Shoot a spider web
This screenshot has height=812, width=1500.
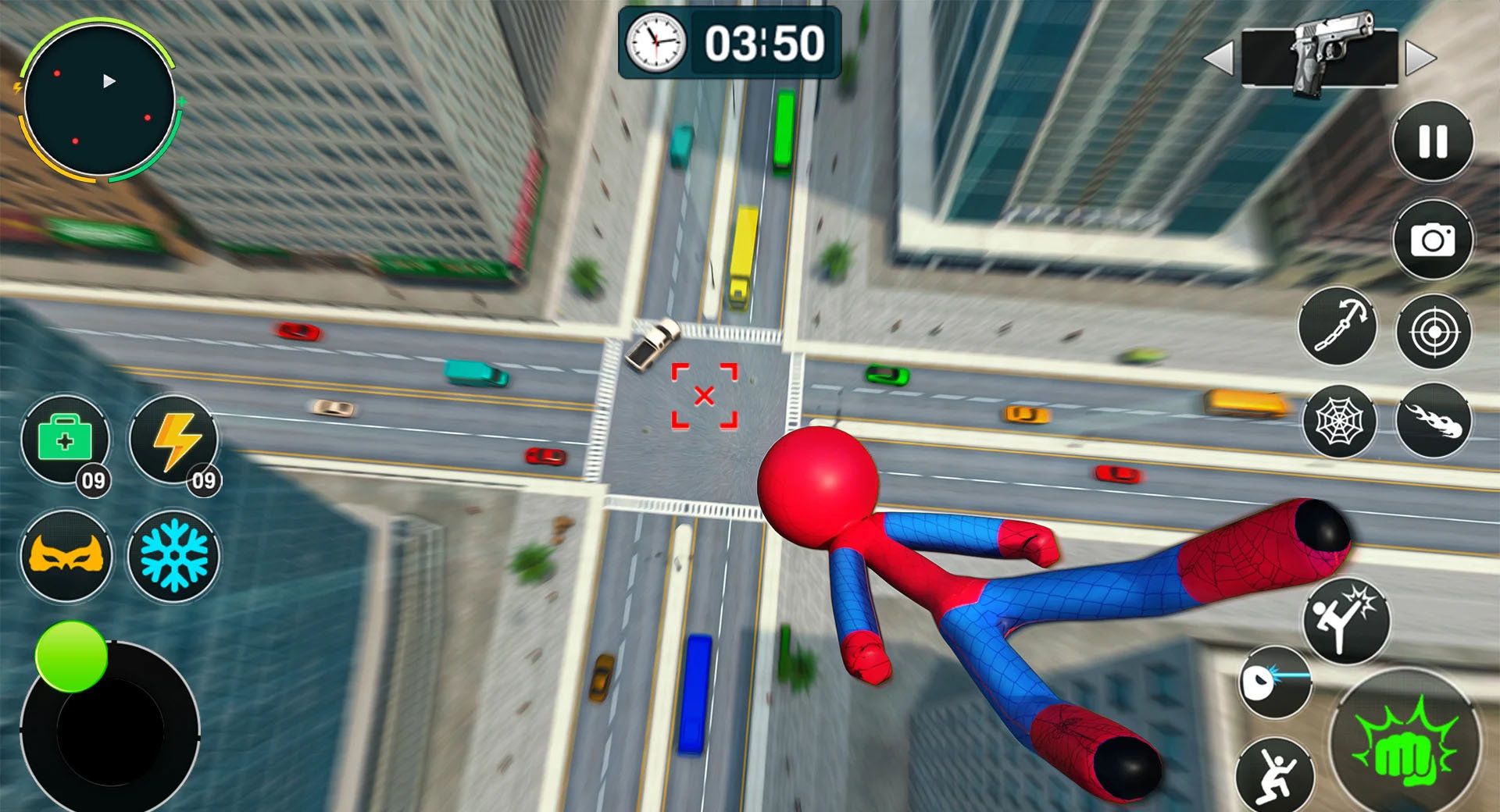[1341, 422]
